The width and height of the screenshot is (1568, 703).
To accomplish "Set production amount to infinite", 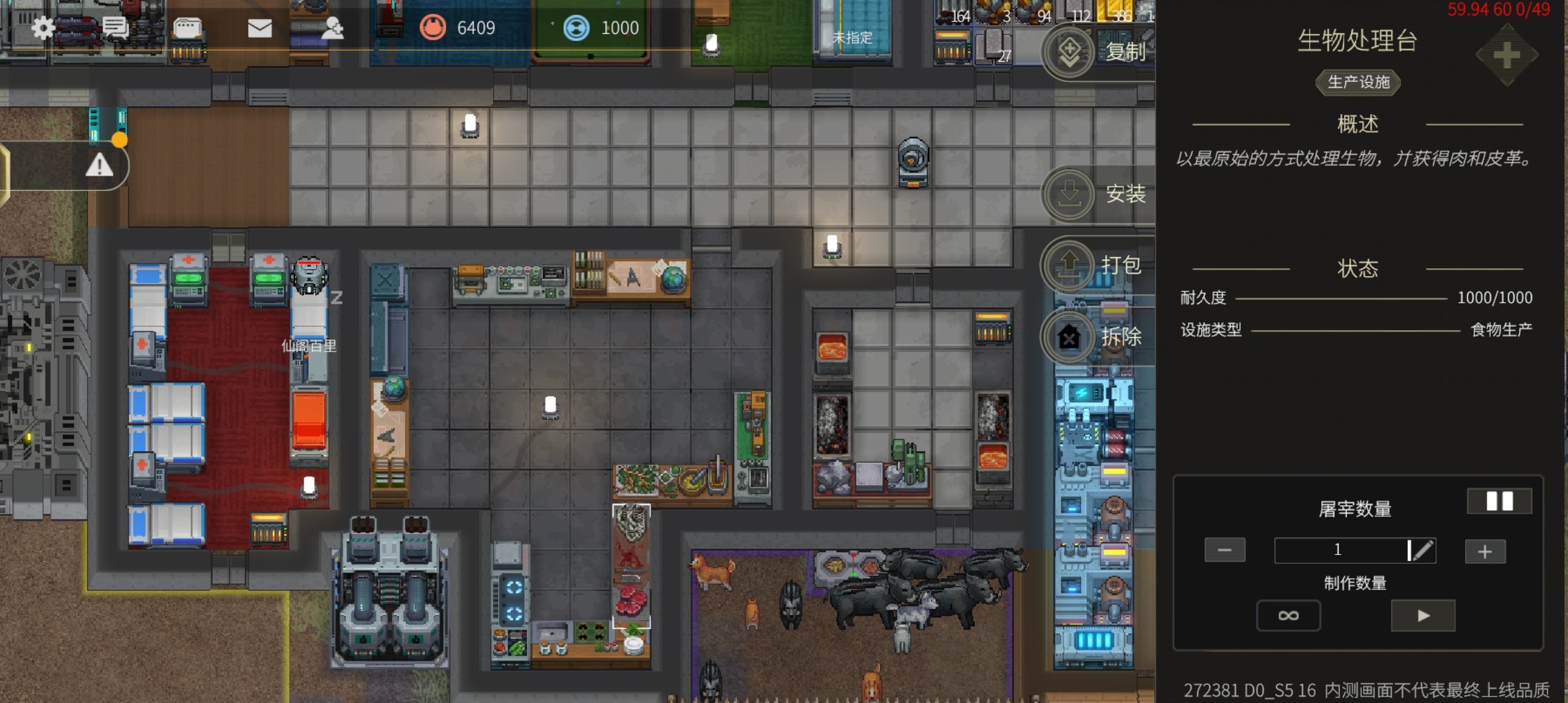I will [x=1288, y=616].
